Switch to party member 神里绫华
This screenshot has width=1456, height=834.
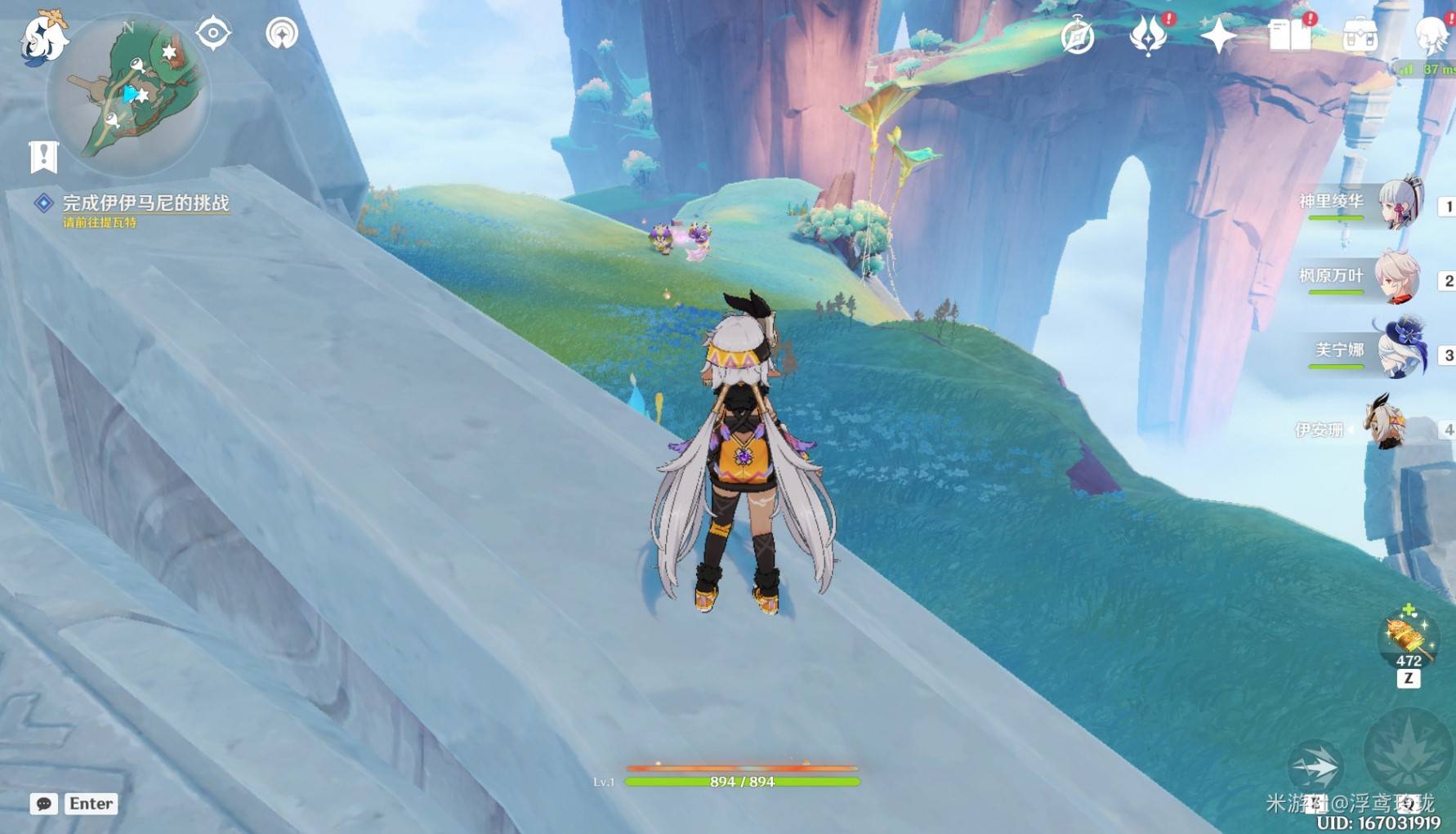point(1400,203)
